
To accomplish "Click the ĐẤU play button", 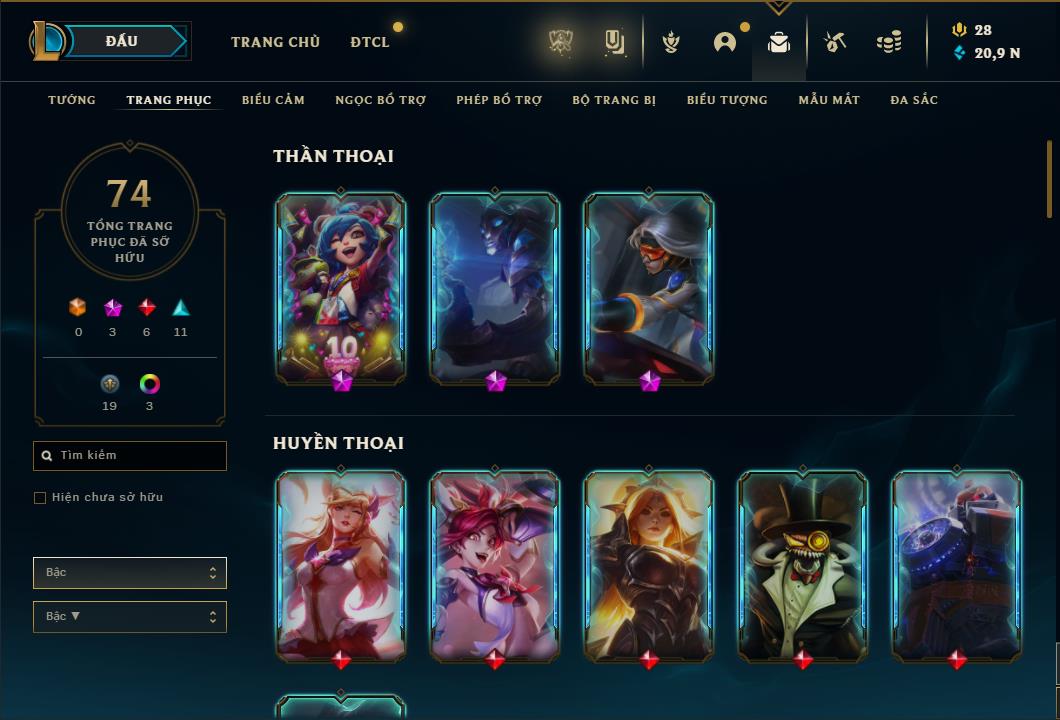I will coord(122,41).
